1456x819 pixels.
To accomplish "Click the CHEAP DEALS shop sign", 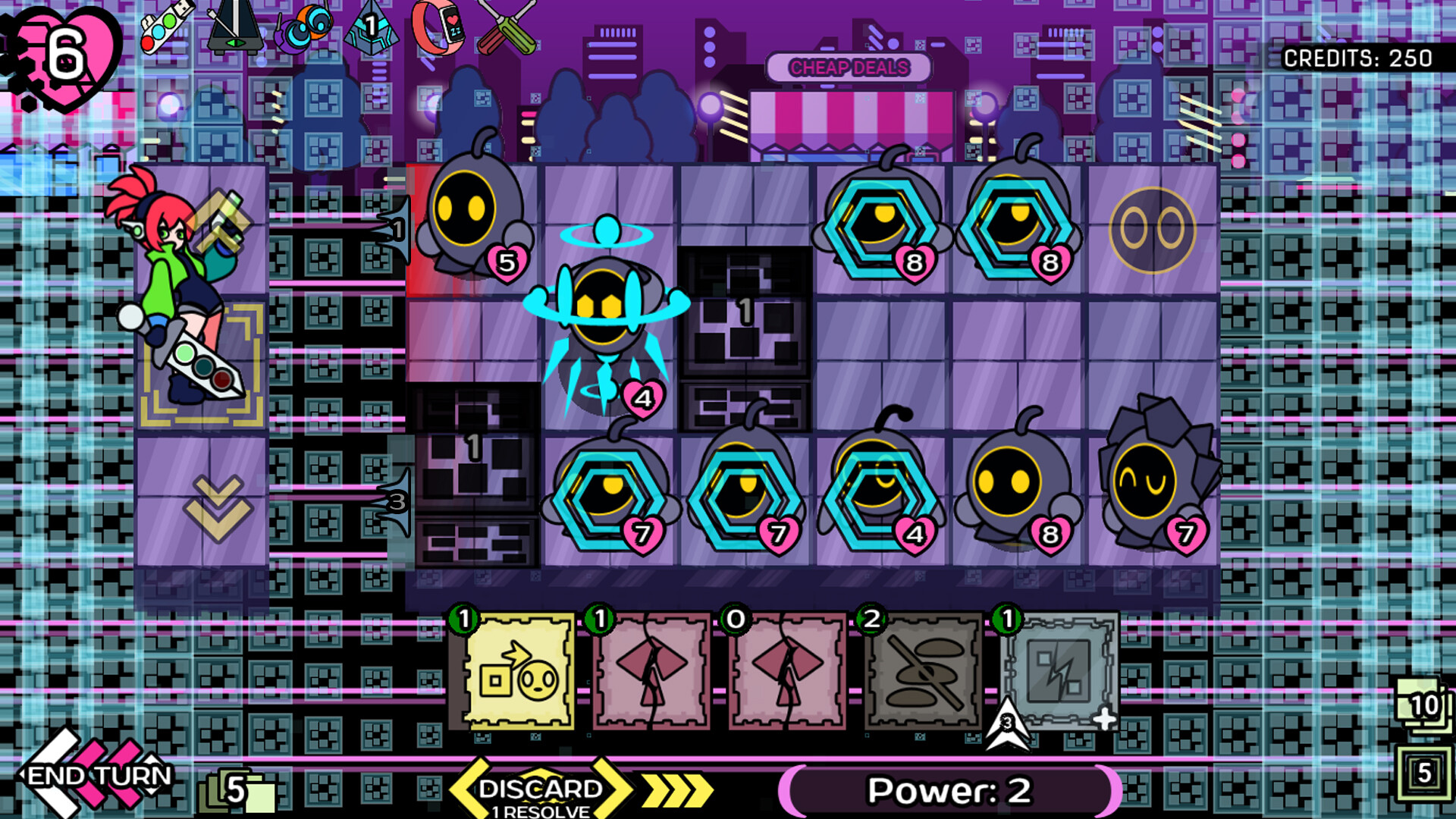I will [849, 68].
